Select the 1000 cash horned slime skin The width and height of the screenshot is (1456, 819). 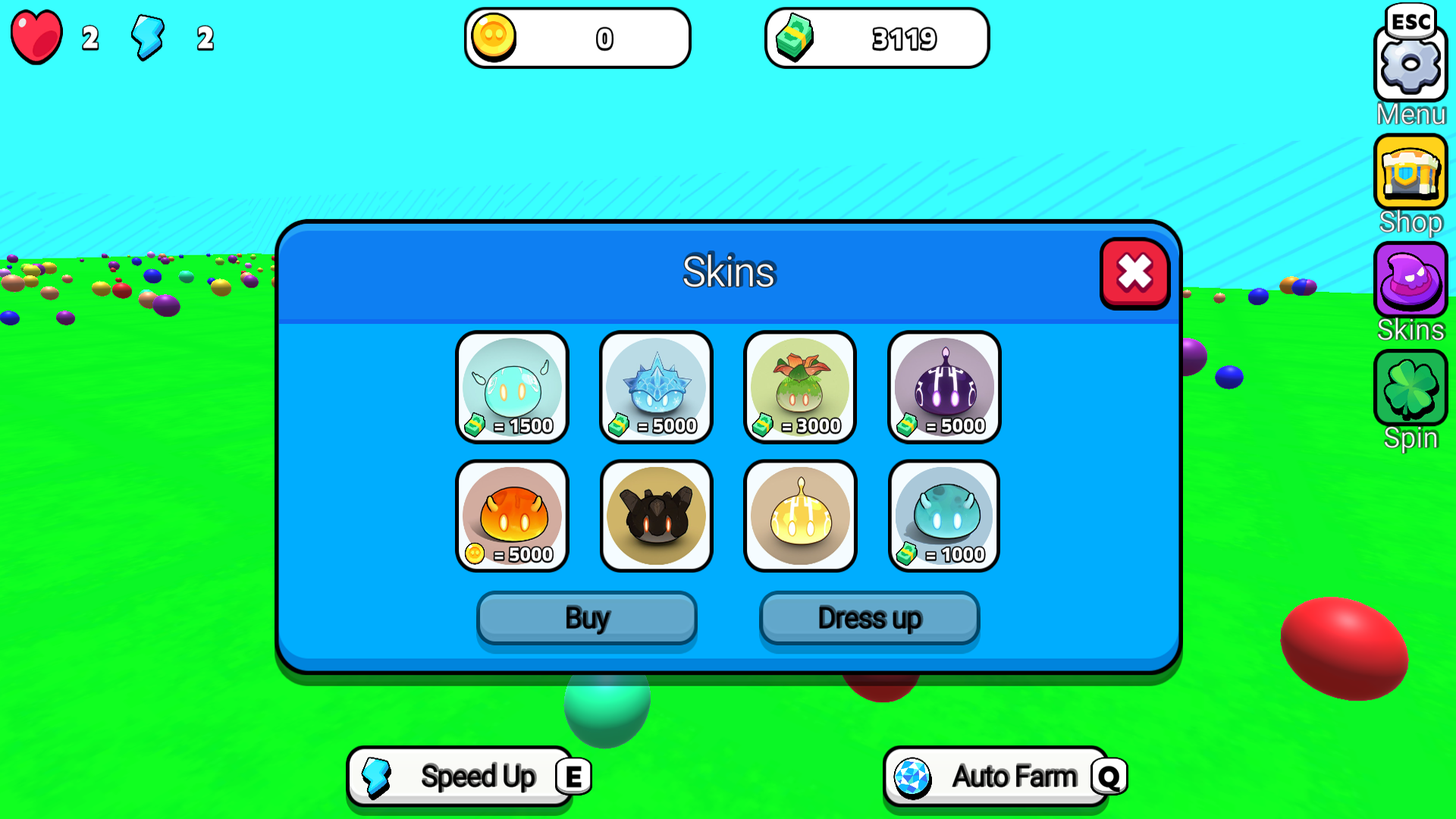[943, 516]
